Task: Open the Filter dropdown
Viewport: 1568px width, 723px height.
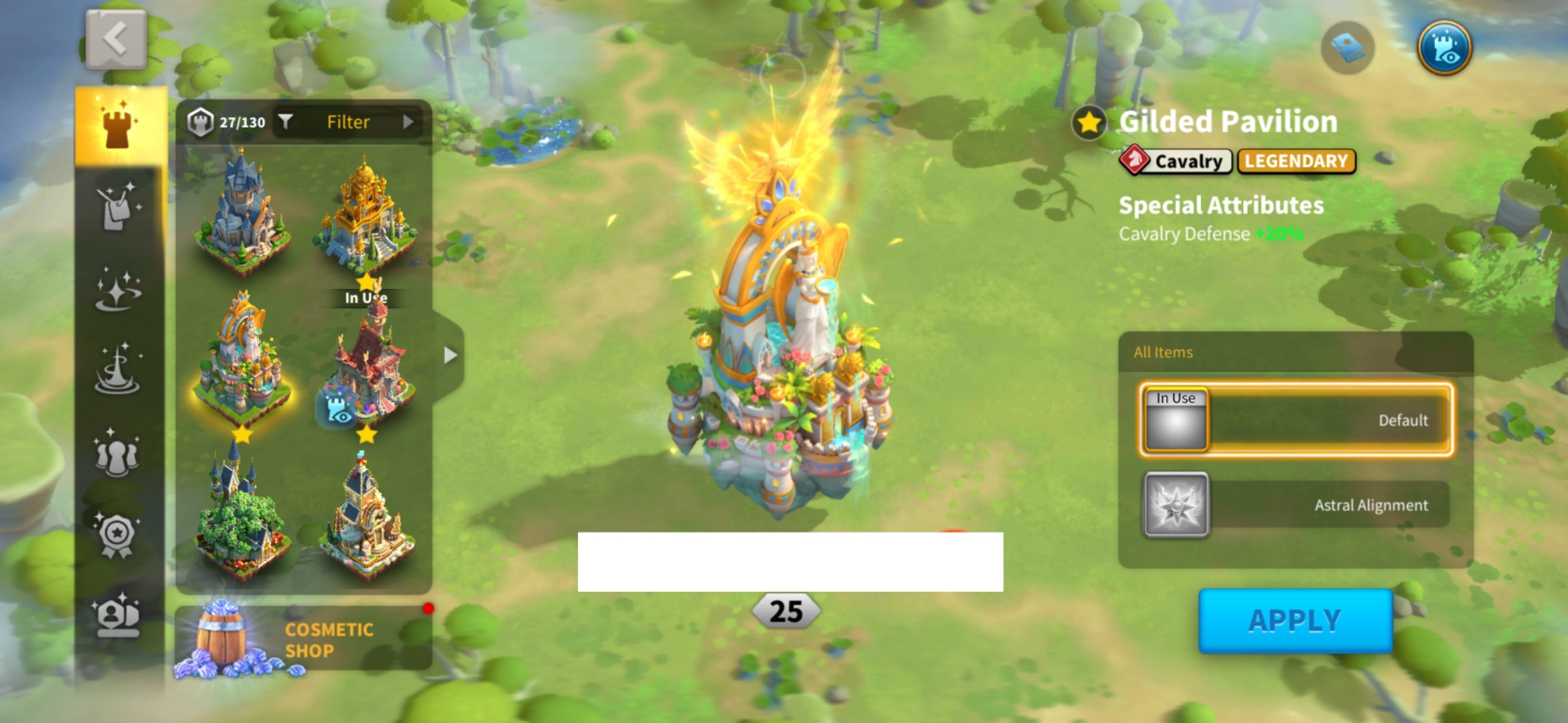Action: coord(349,122)
